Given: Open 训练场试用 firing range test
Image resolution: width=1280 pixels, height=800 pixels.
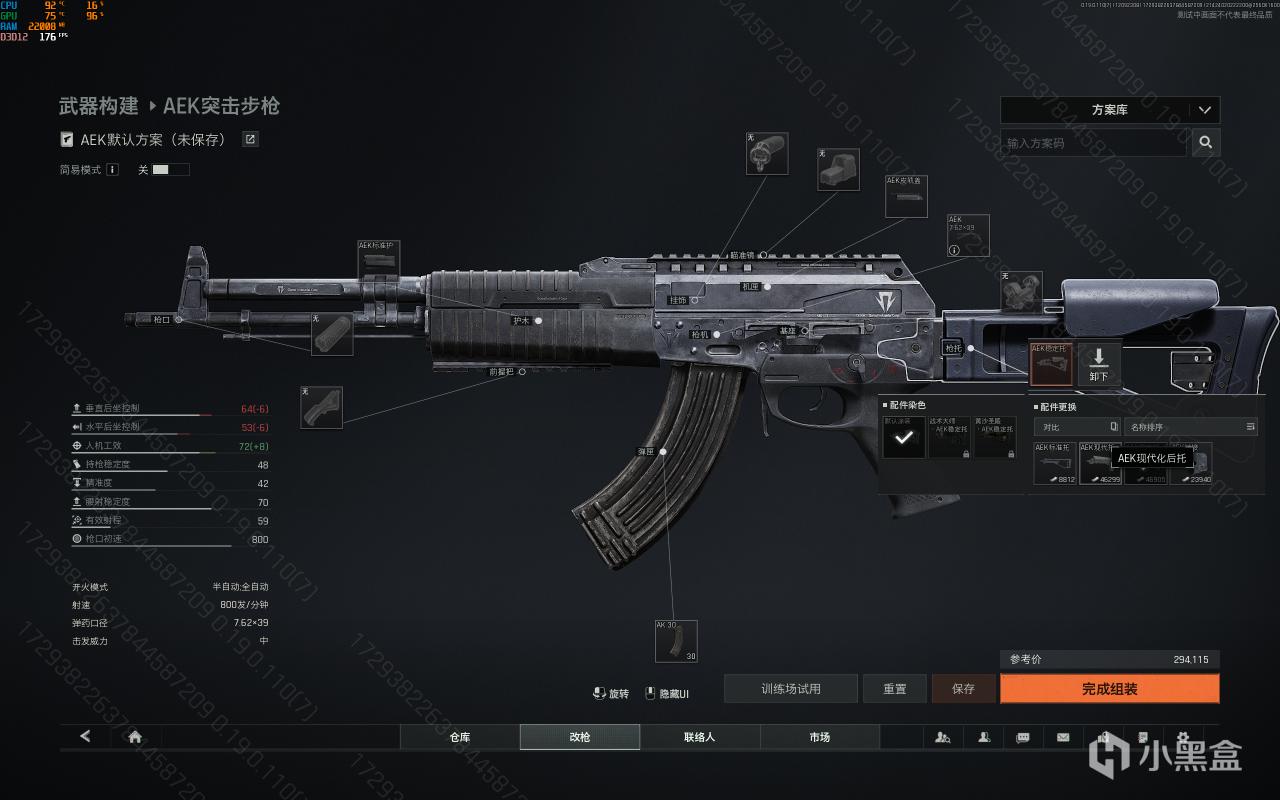Looking at the screenshot, I should [x=790, y=689].
